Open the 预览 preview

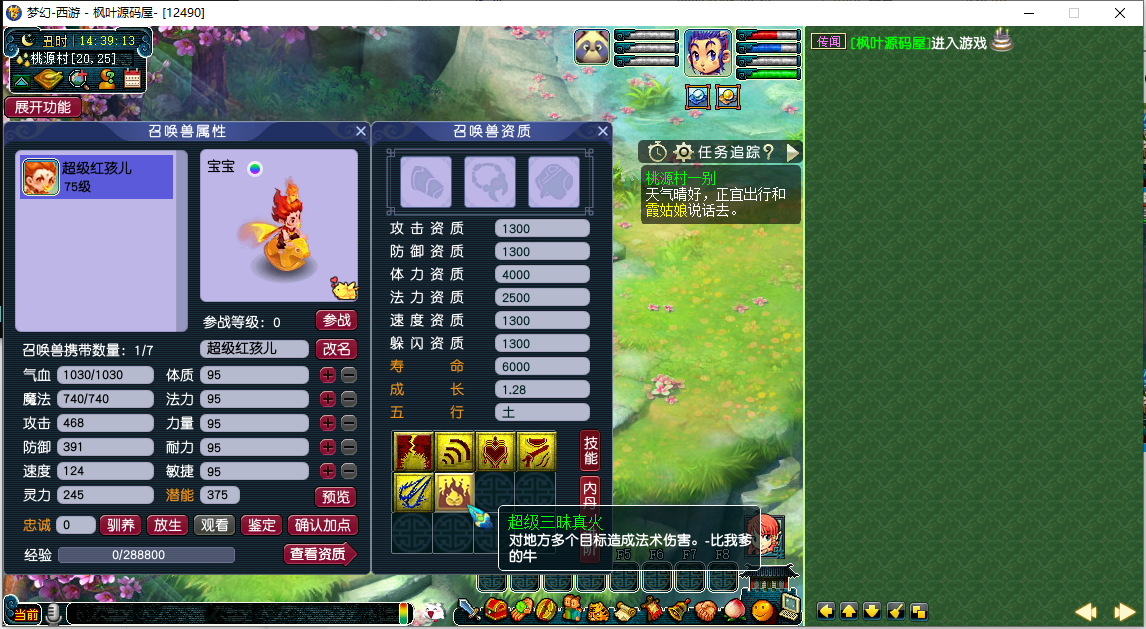[x=335, y=497]
